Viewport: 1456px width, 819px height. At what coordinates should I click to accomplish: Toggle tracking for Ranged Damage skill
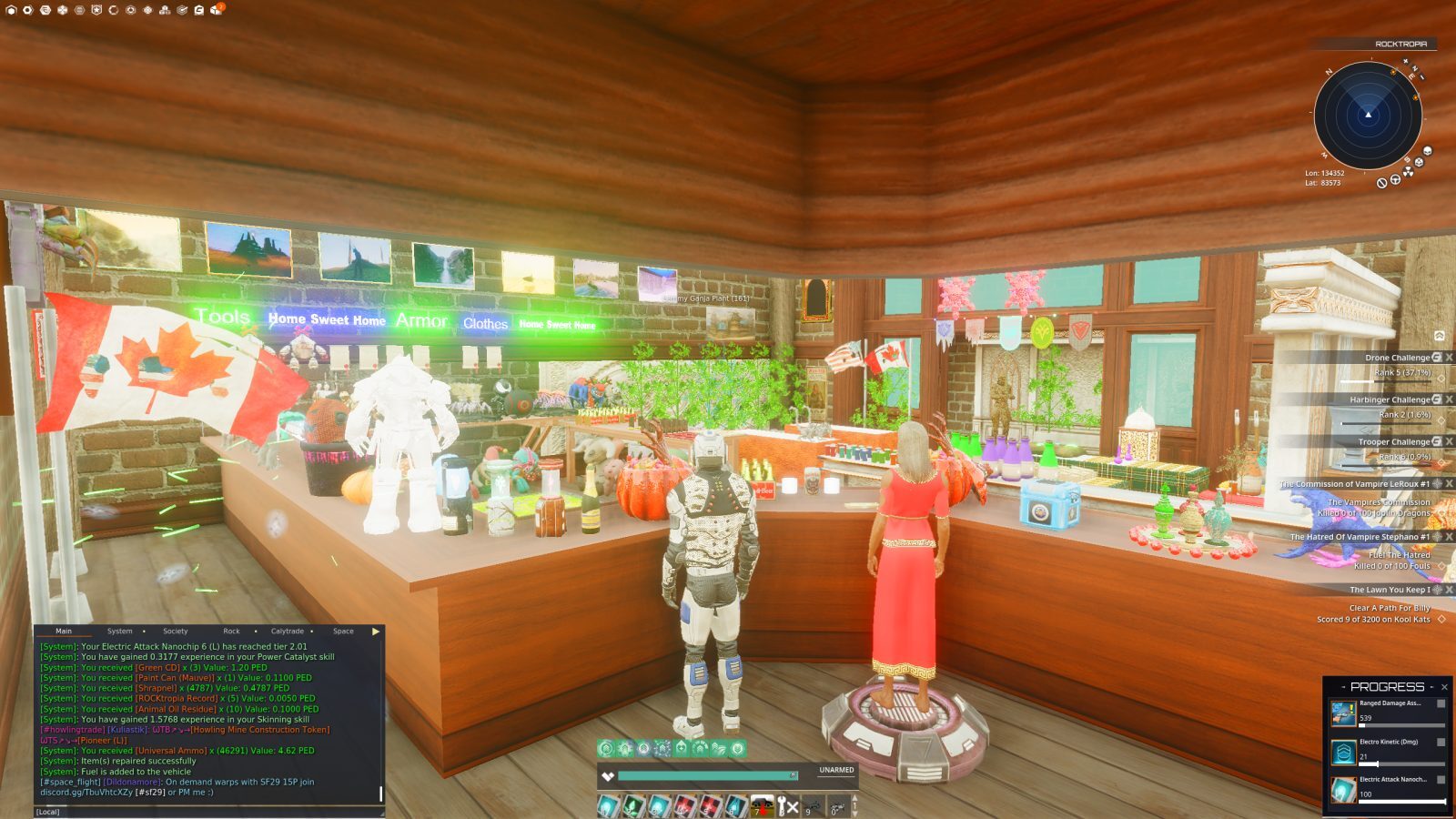tap(1441, 703)
